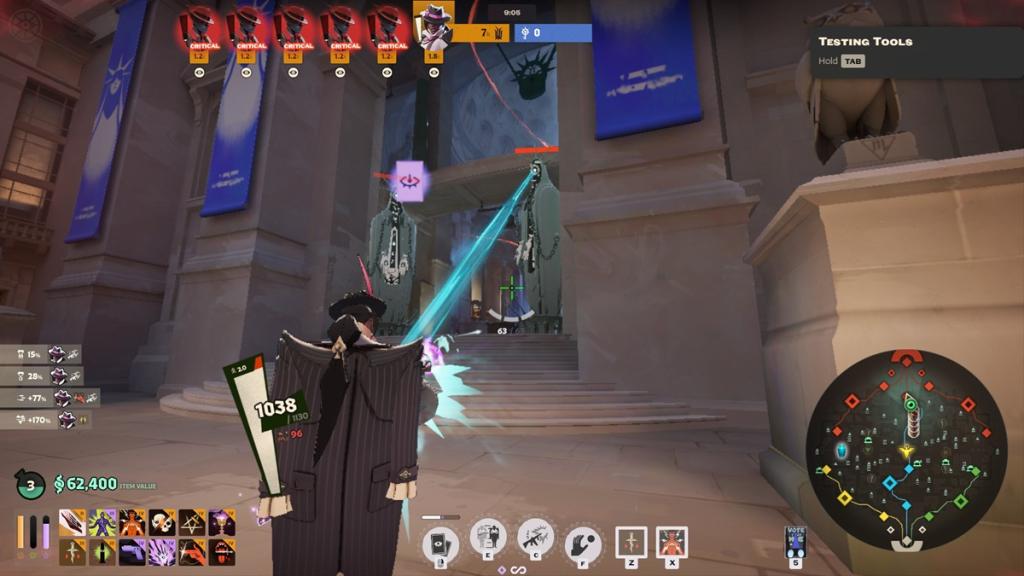Screen dimensions: 1024x576
Task: Select the glowing purple goblet item
Action: pyautogui.click(x=222, y=522)
